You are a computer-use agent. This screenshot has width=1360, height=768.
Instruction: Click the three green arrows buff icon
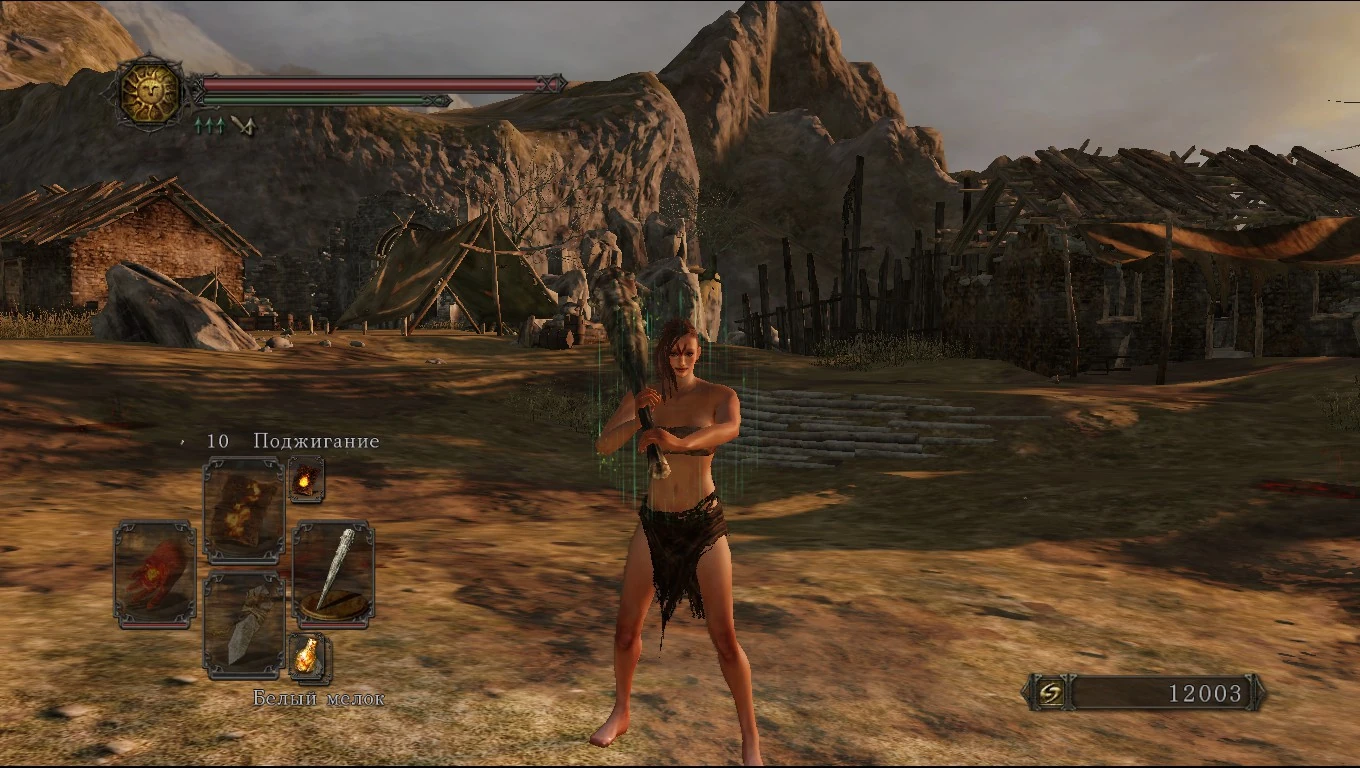coord(208,125)
